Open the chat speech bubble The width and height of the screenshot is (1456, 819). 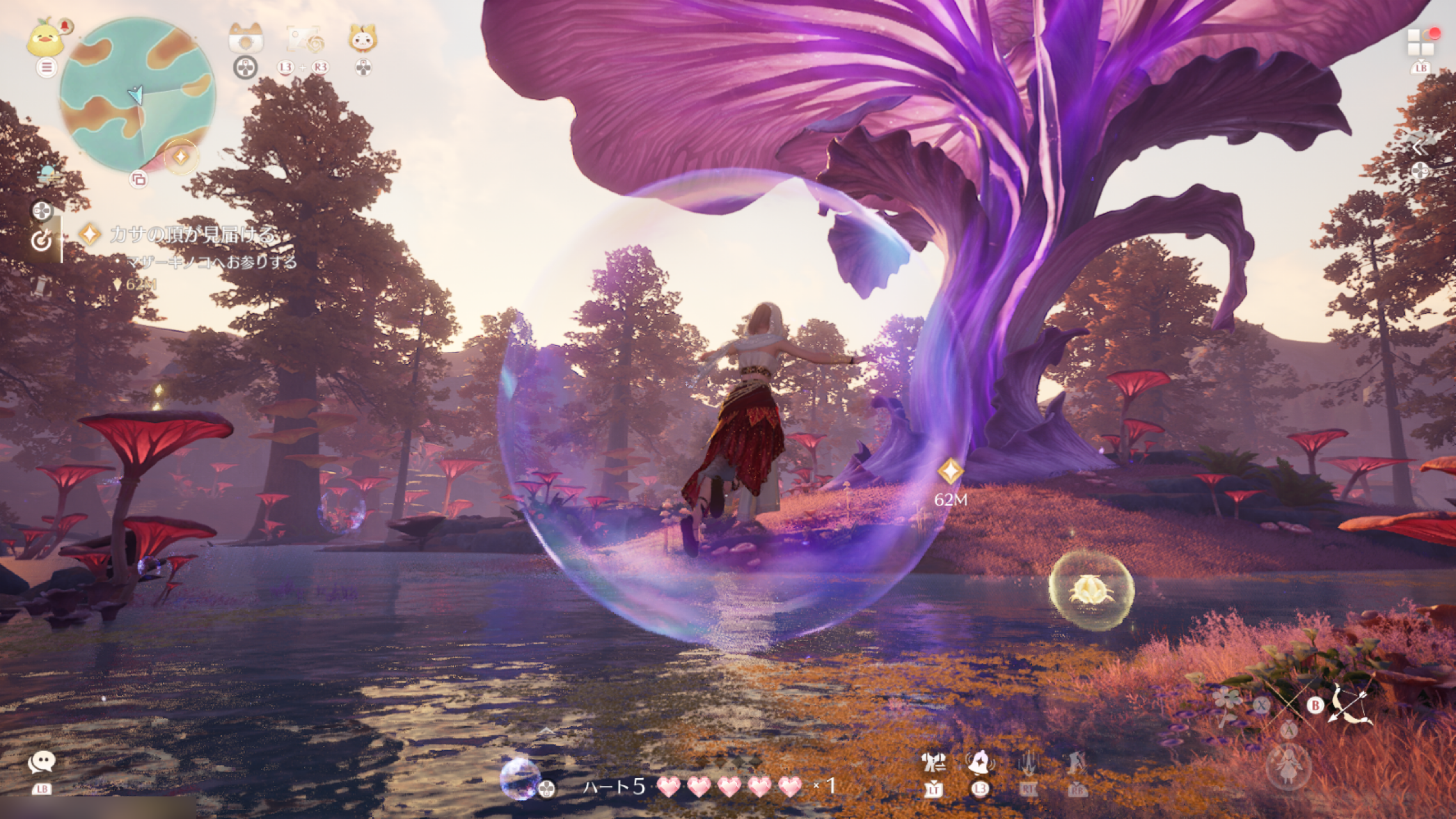(42, 761)
